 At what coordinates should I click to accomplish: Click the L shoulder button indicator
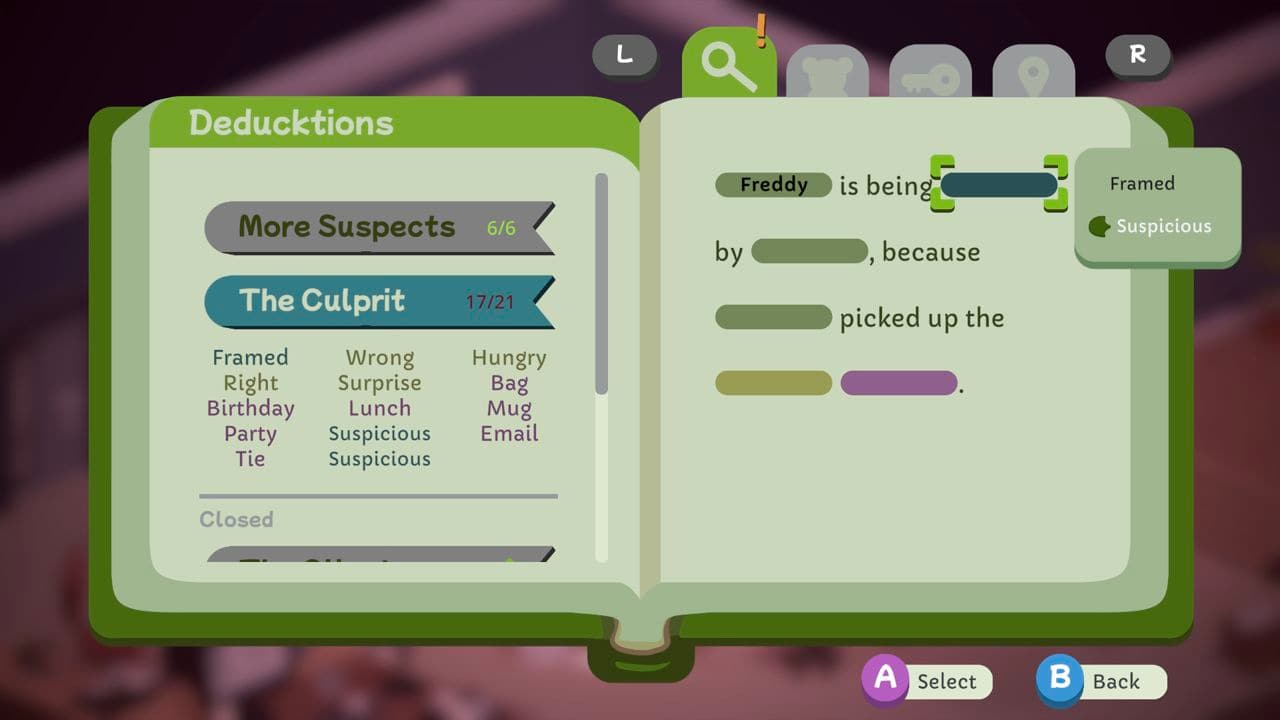pos(624,57)
